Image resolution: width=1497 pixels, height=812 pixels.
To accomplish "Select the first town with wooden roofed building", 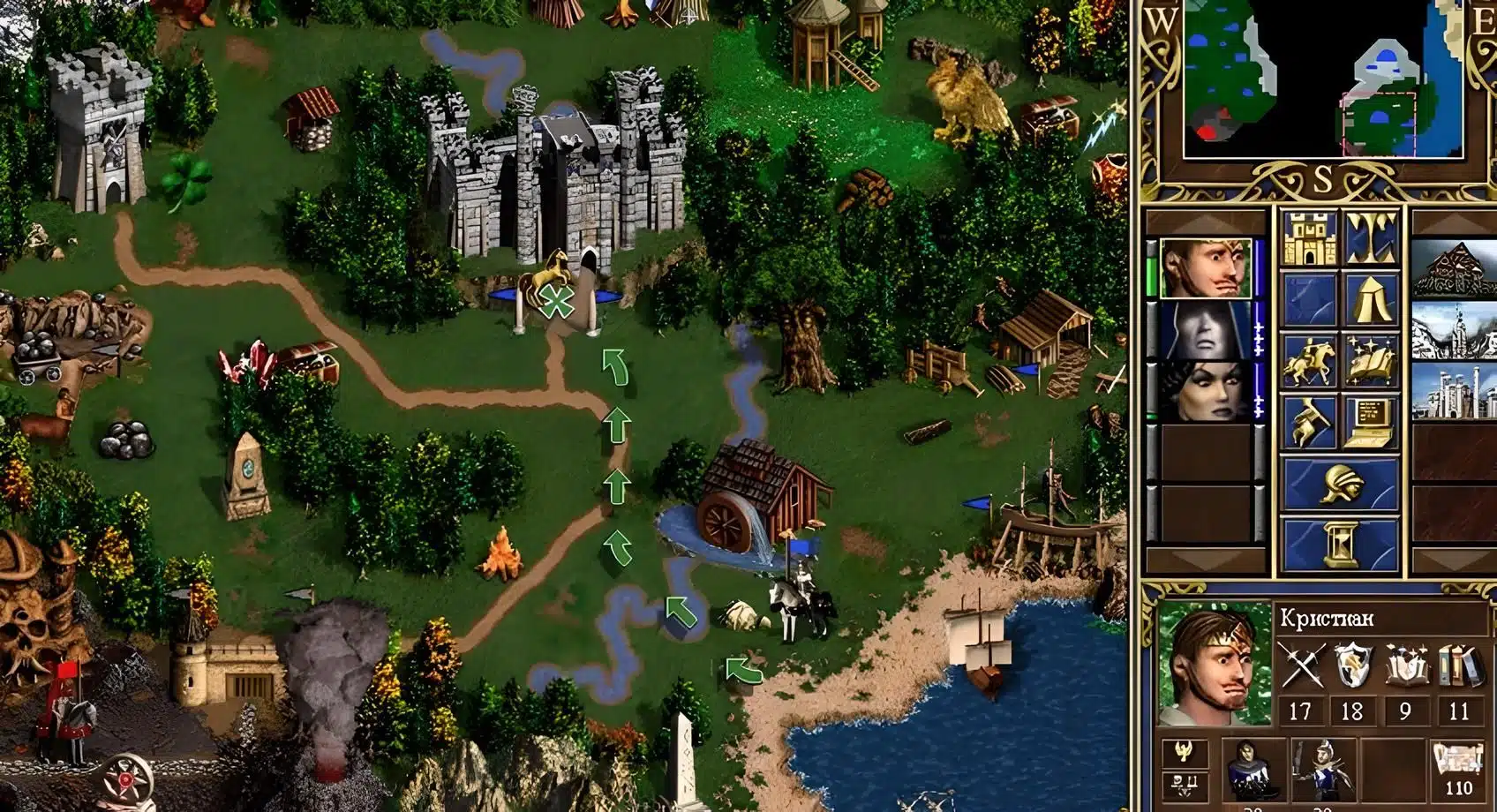I will point(1455,268).
